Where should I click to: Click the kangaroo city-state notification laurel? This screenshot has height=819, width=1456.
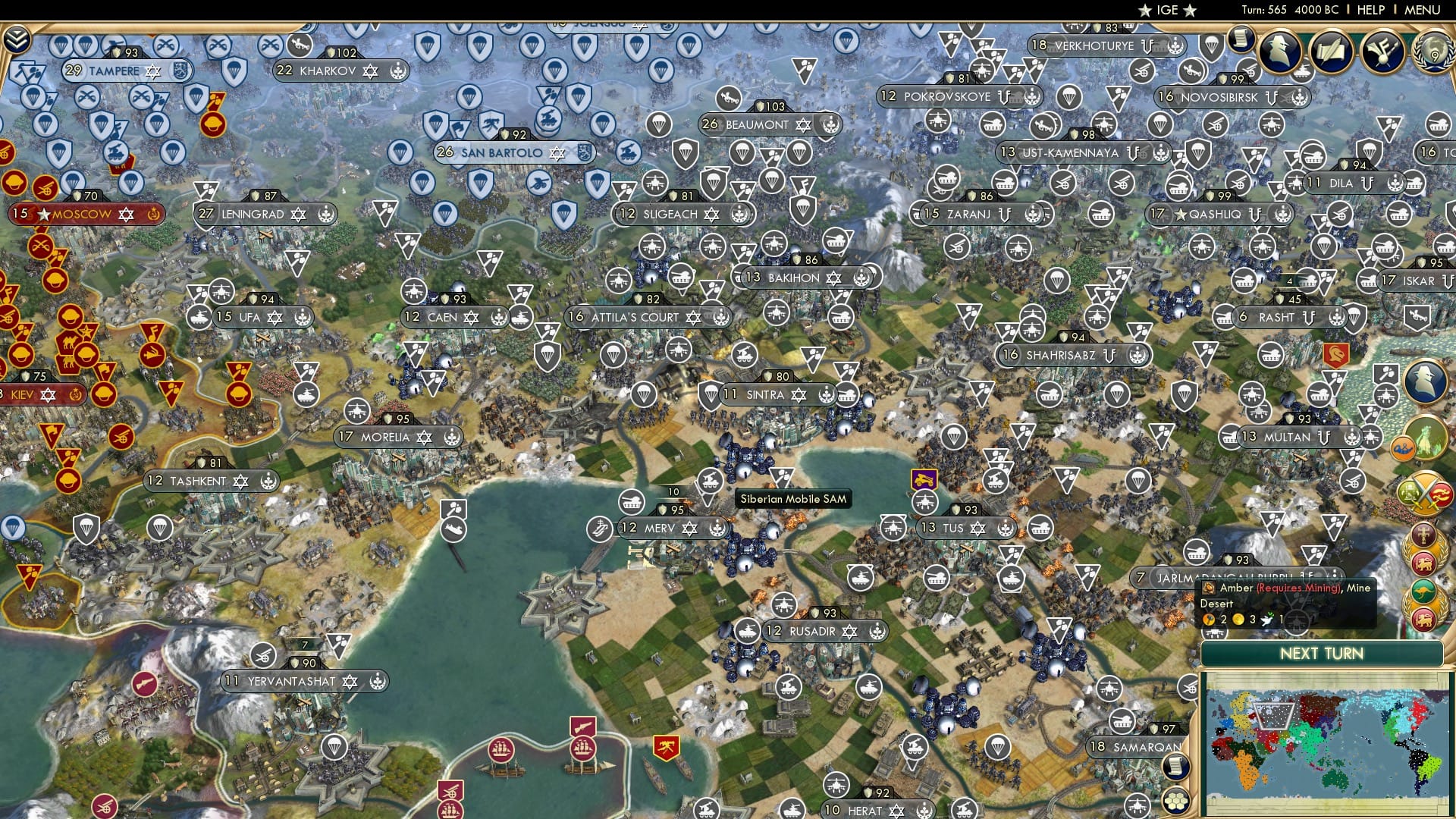pyautogui.click(x=1426, y=591)
